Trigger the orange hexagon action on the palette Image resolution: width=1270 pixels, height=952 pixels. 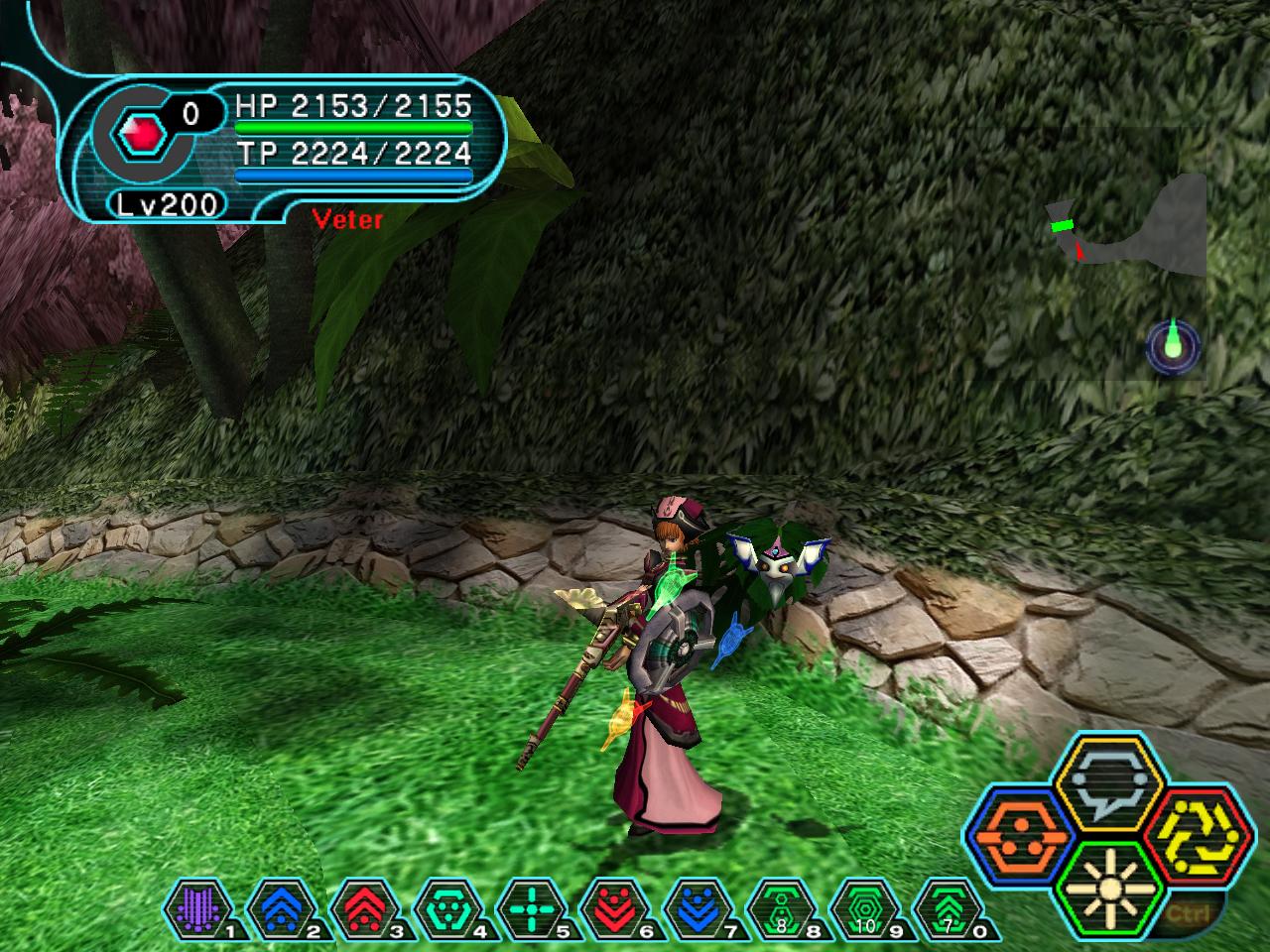1015,835
